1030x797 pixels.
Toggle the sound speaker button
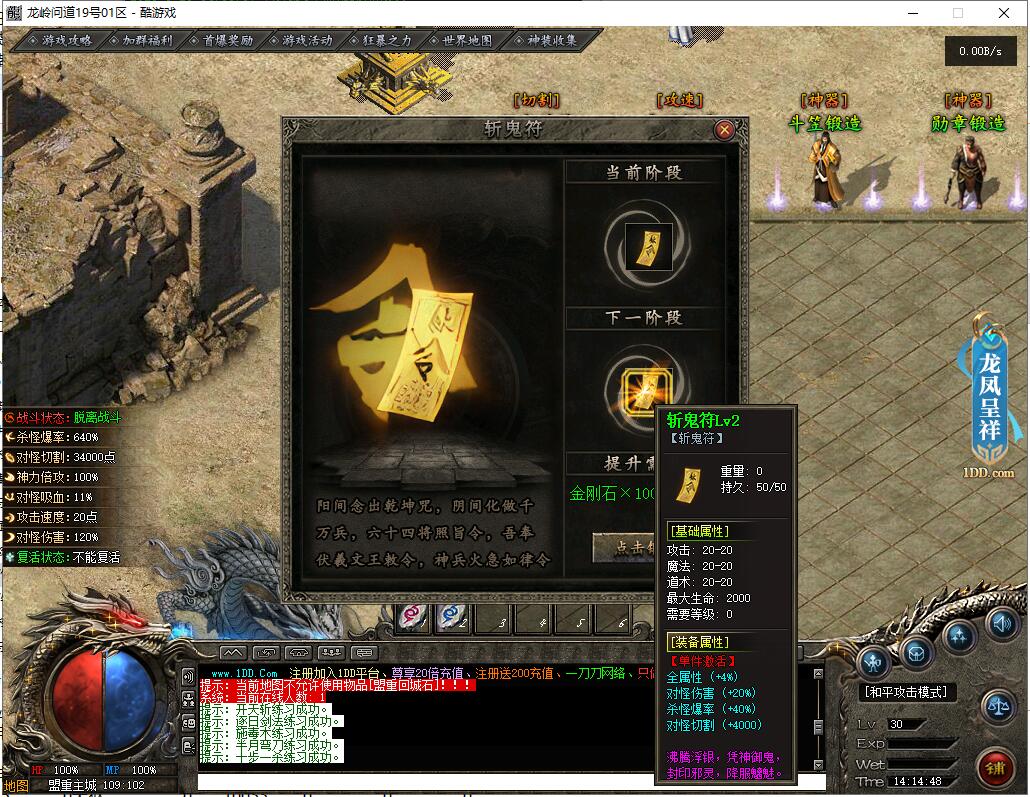[x=1000, y=625]
